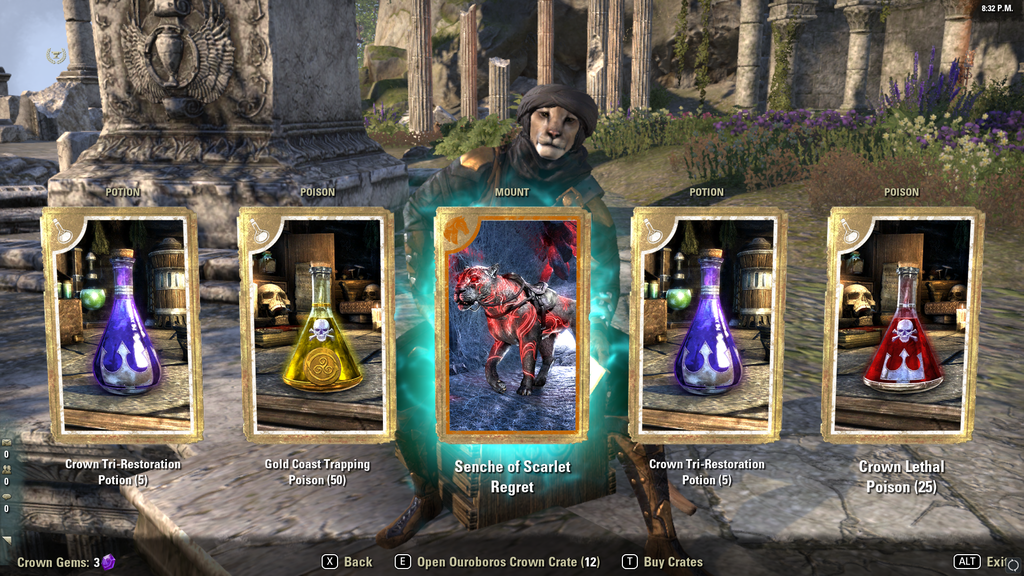Exit the crown crate screen

click(985, 562)
